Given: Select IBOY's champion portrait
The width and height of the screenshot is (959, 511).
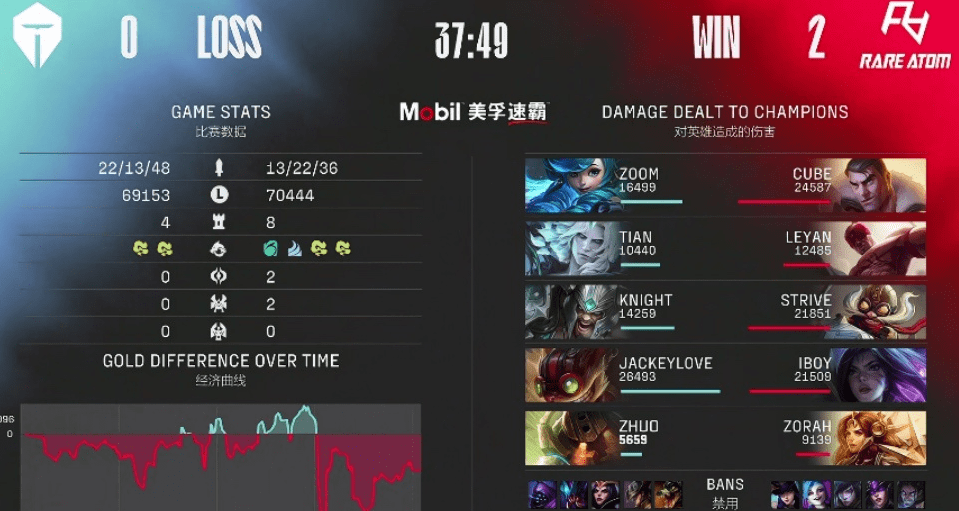Looking at the screenshot, I should click(881, 374).
